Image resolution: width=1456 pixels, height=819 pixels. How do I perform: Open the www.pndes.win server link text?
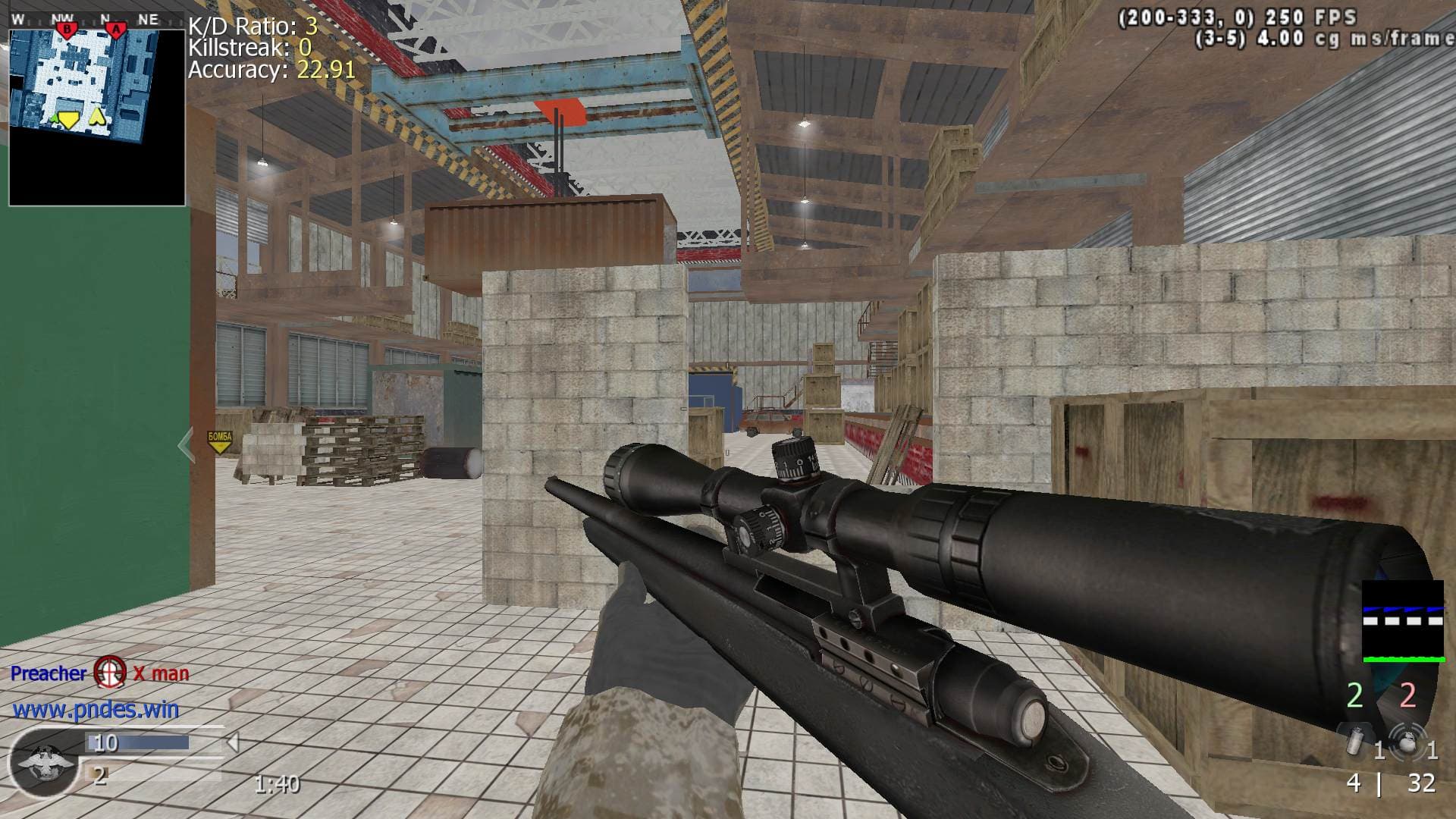point(96,710)
